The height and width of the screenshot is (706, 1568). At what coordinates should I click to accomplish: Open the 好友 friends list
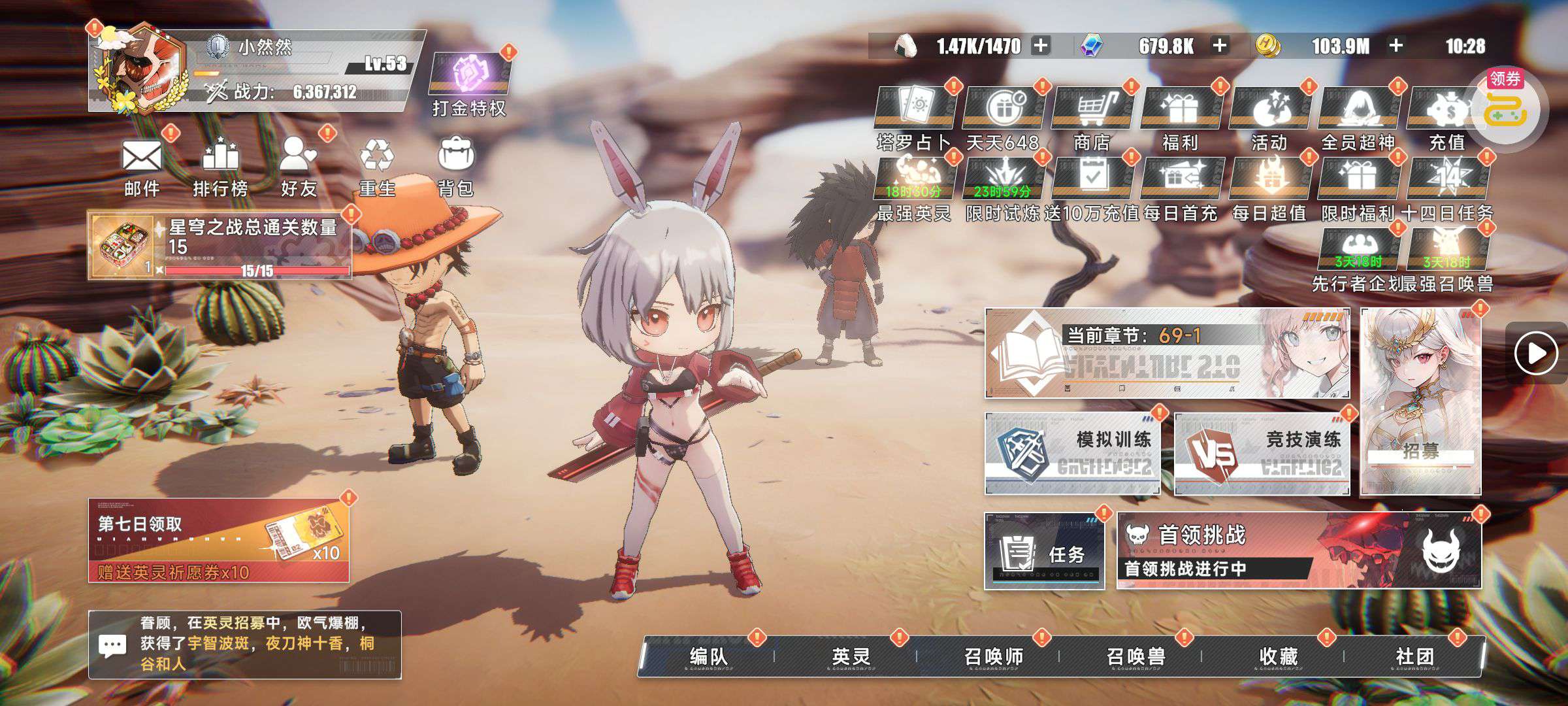tap(299, 165)
